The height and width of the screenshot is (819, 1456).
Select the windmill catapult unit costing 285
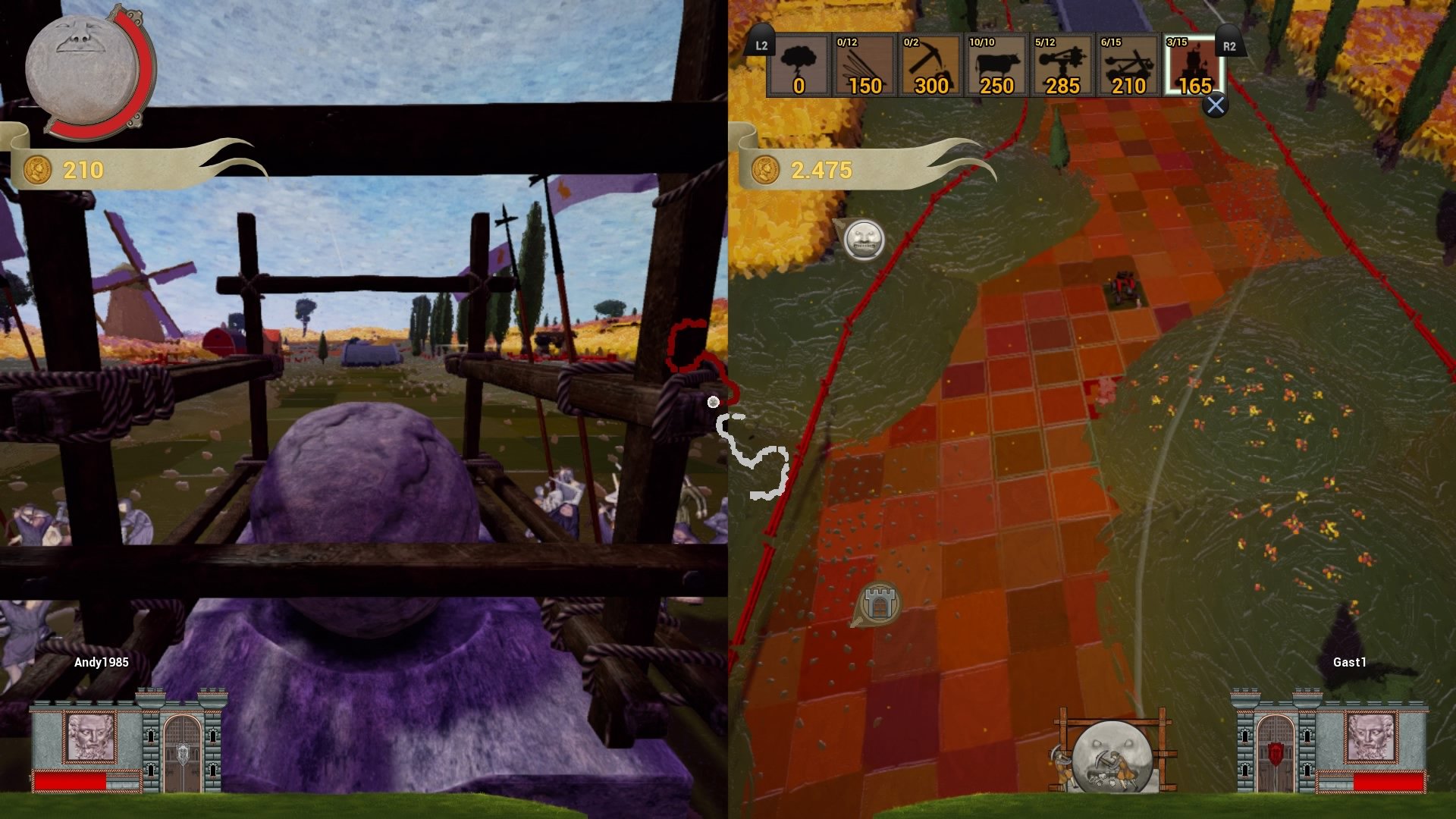click(x=1061, y=67)
